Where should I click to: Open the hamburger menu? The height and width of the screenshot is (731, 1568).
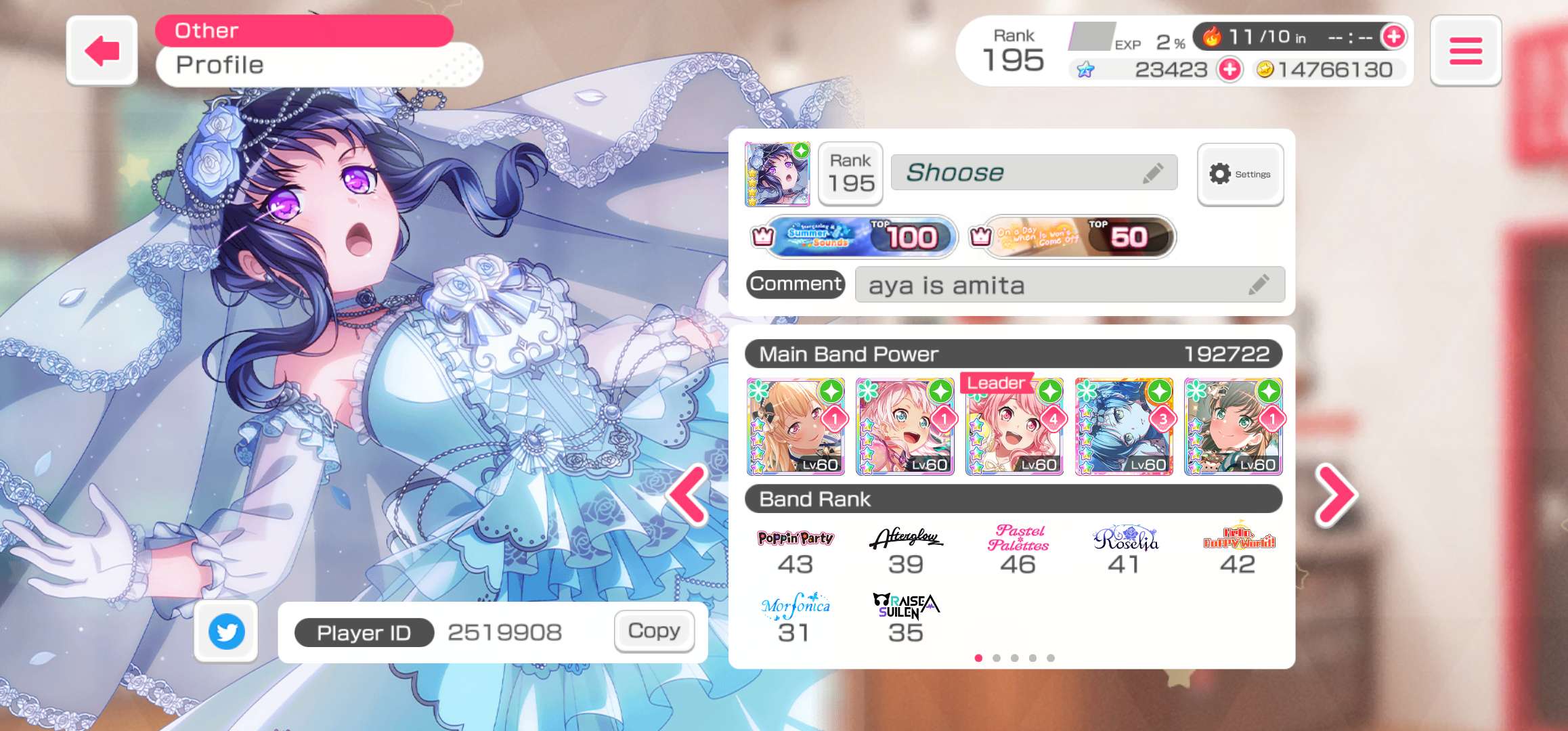coord(1465,51)
